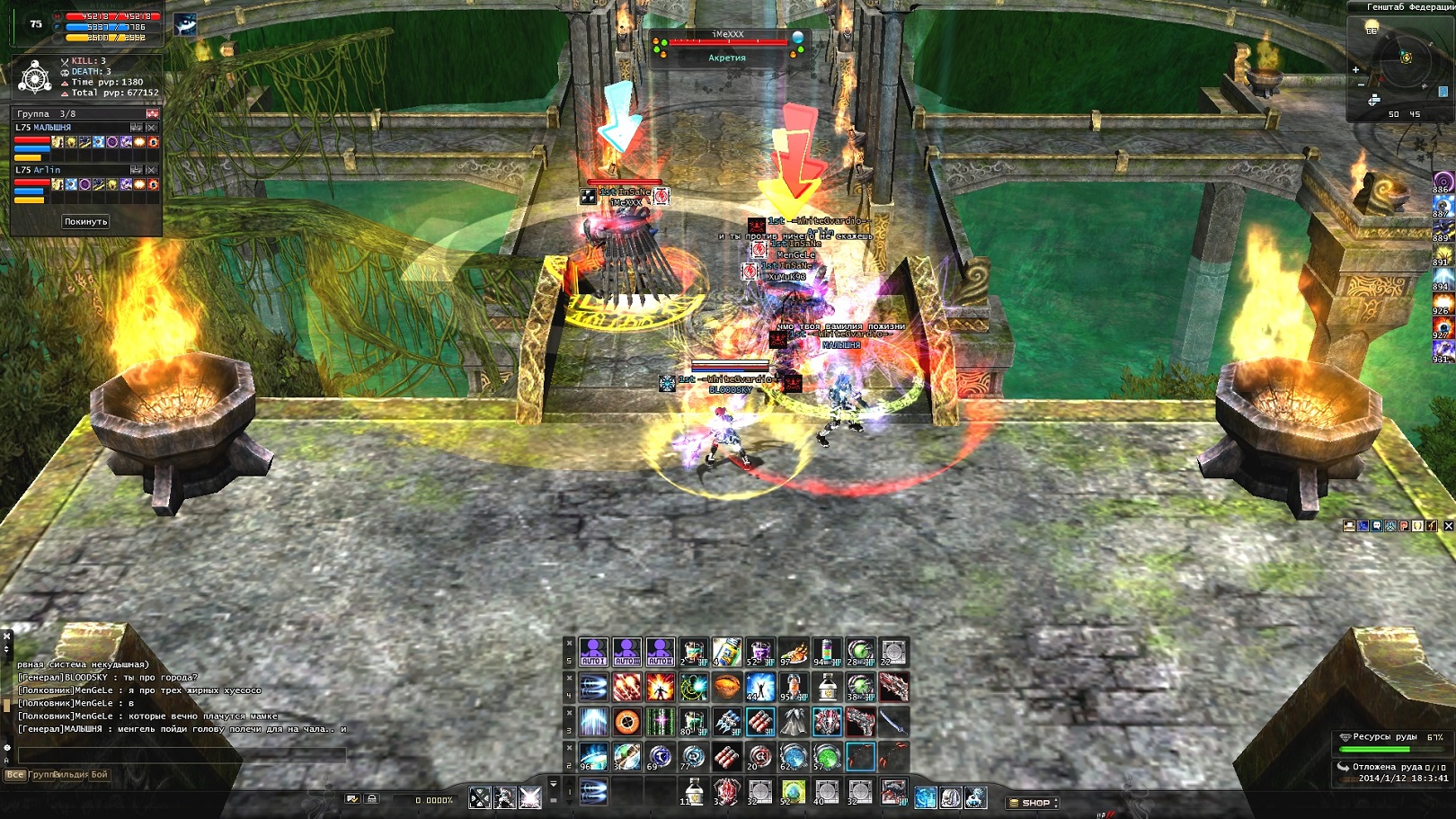1456x819 pixels.
Task: Open the SHOP button
Action: coord(1034,803)
